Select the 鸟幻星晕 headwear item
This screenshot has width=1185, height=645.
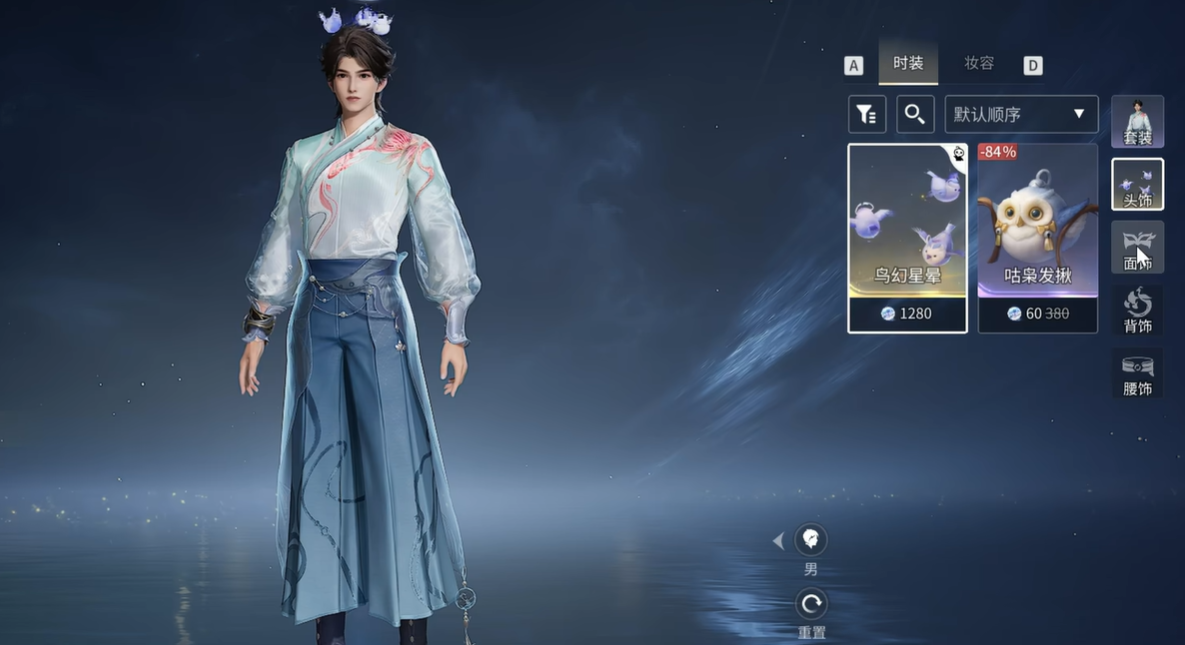(907, 238)
